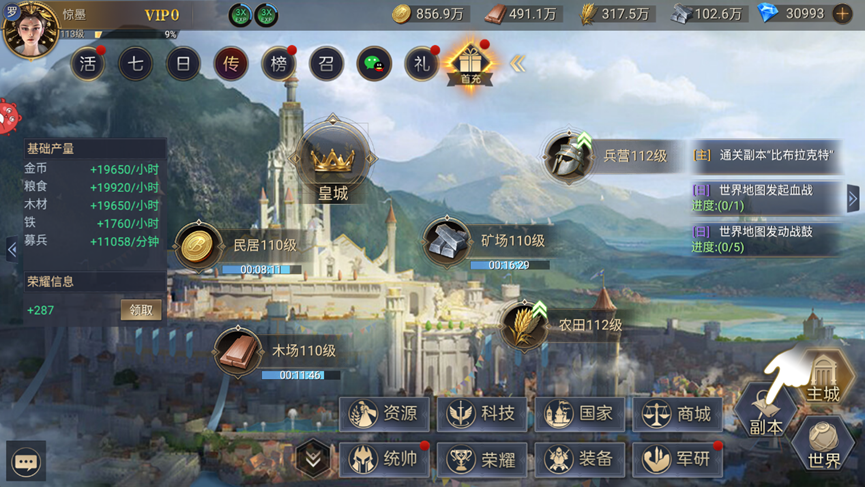
Task: Open the 商城 shop
Action: pyautogui.click(x=679, y=413)
